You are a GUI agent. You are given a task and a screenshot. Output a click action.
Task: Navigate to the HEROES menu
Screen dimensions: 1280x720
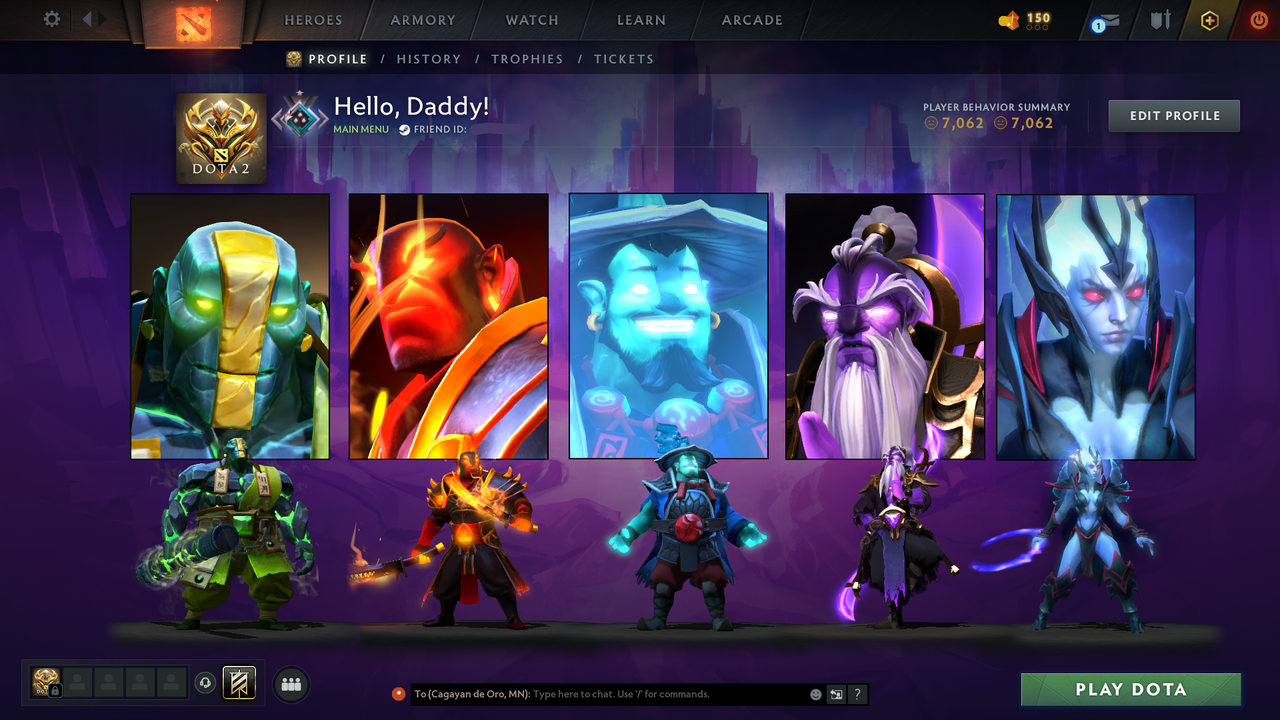pyautogui.click(x=313, y=19)
